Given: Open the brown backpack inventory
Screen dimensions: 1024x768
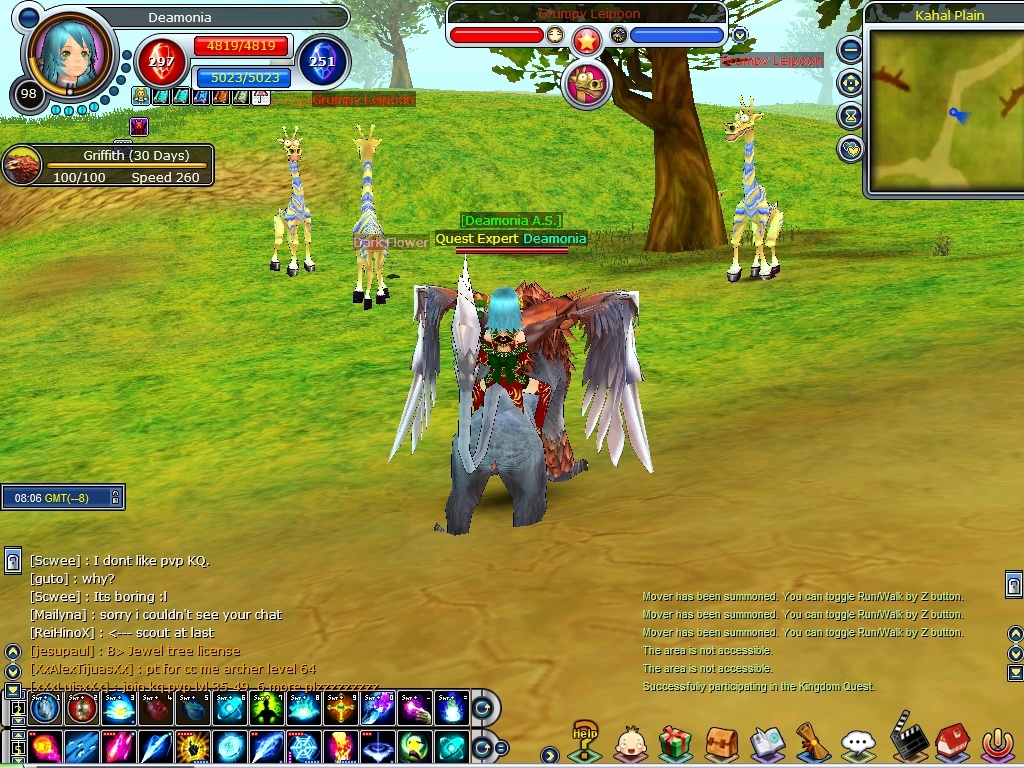Looking at the screenshot, I should point(721,743).
